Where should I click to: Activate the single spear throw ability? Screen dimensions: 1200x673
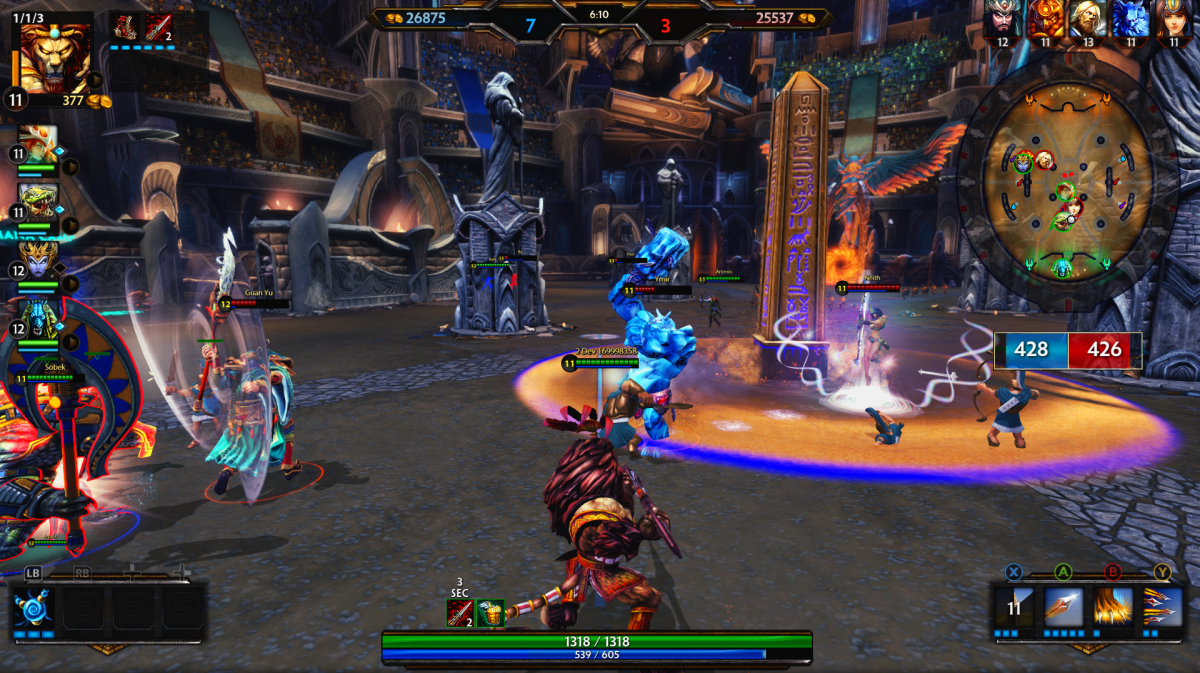click(1064, 608)
